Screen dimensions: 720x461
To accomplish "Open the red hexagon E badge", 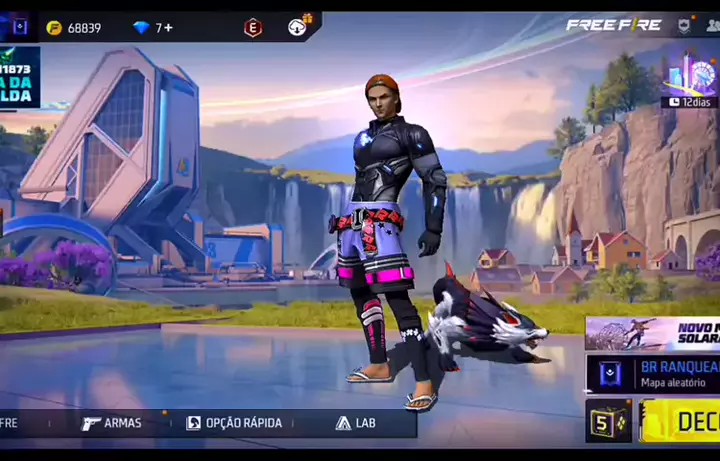I will click(253, 27).
